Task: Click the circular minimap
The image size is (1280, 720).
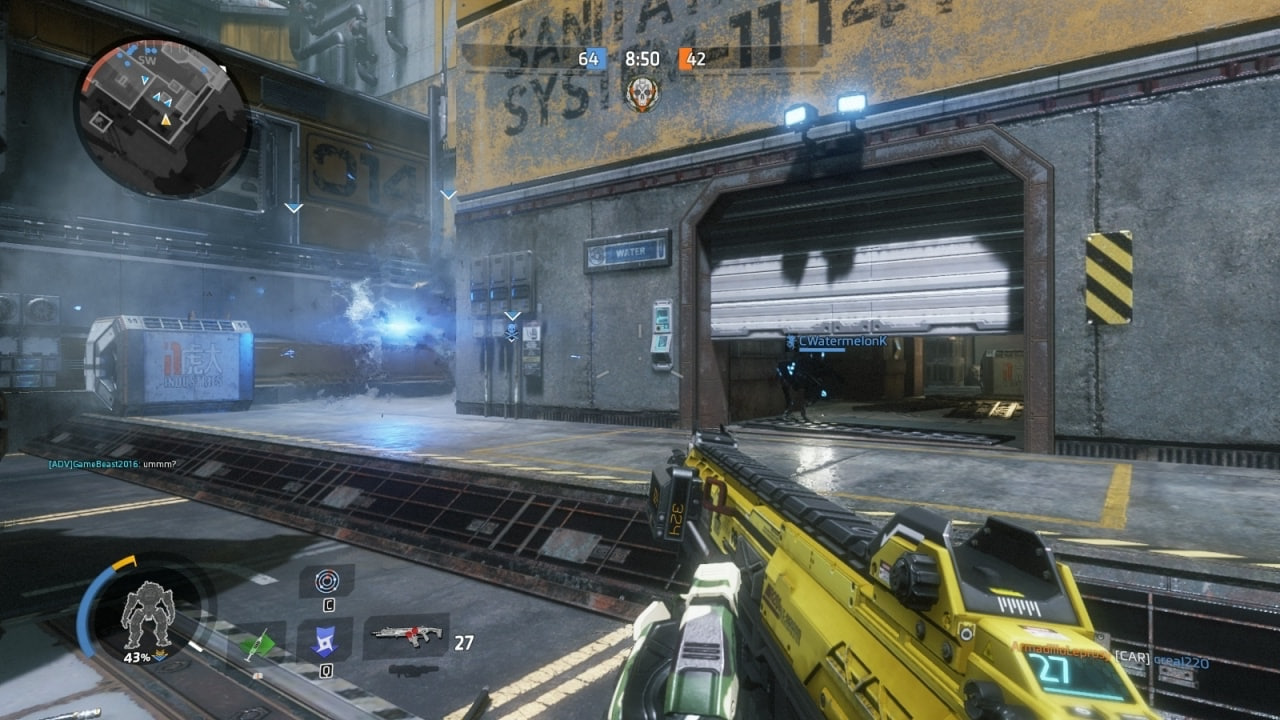Action: [161, 118]
